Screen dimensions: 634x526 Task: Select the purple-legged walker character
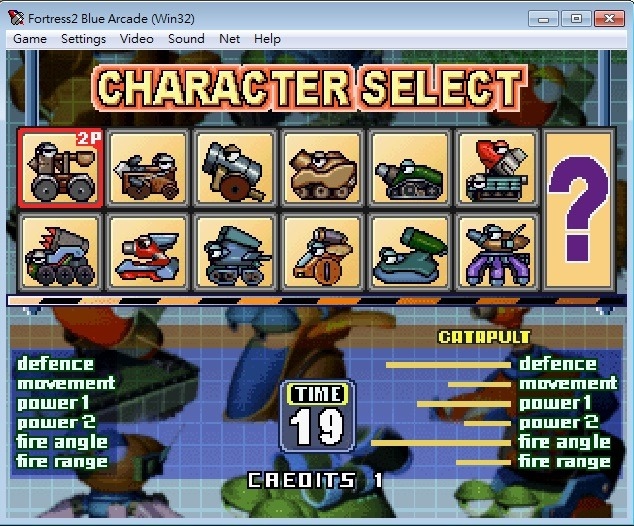(496, 253)
